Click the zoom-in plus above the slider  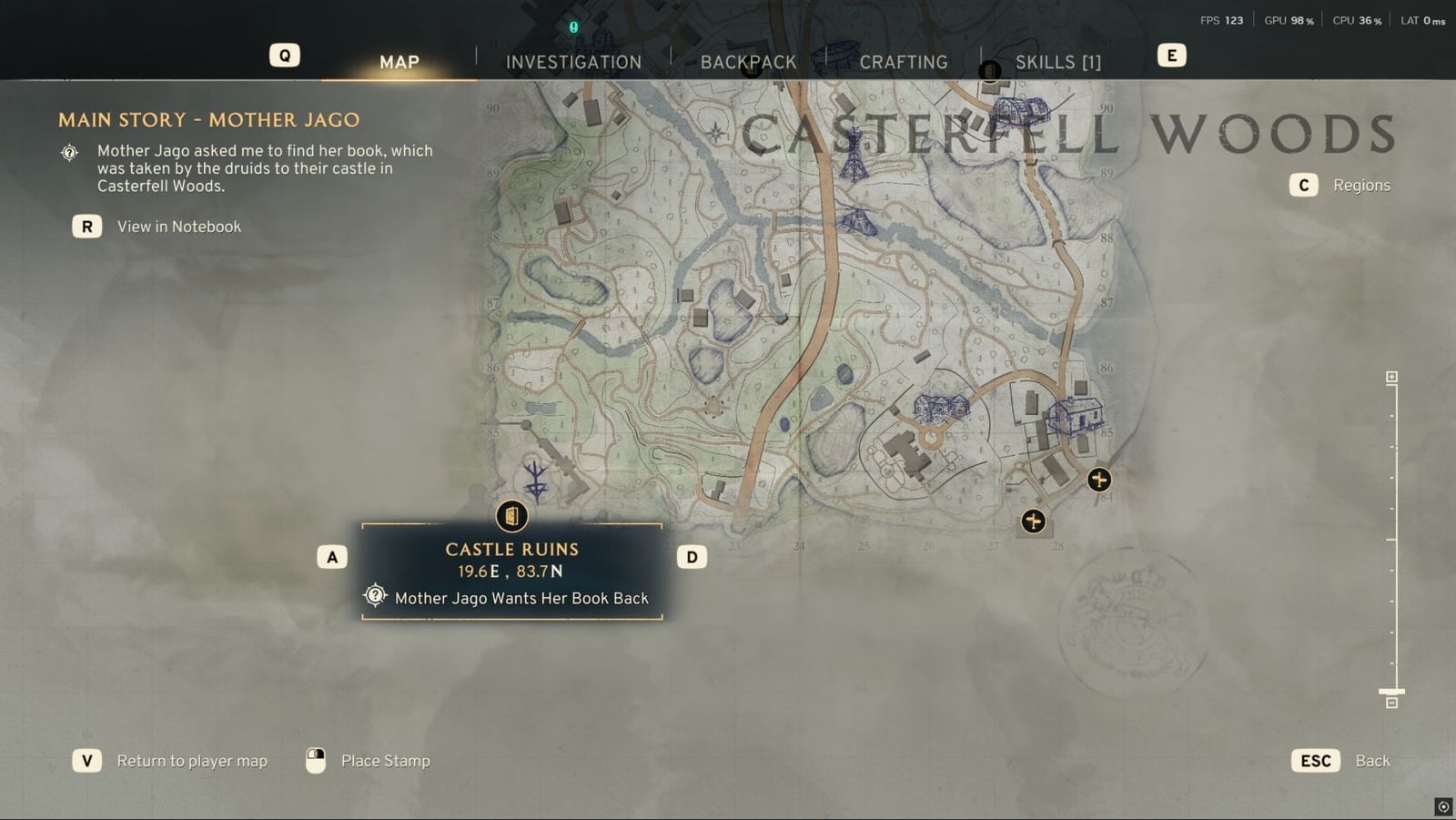1390,375
